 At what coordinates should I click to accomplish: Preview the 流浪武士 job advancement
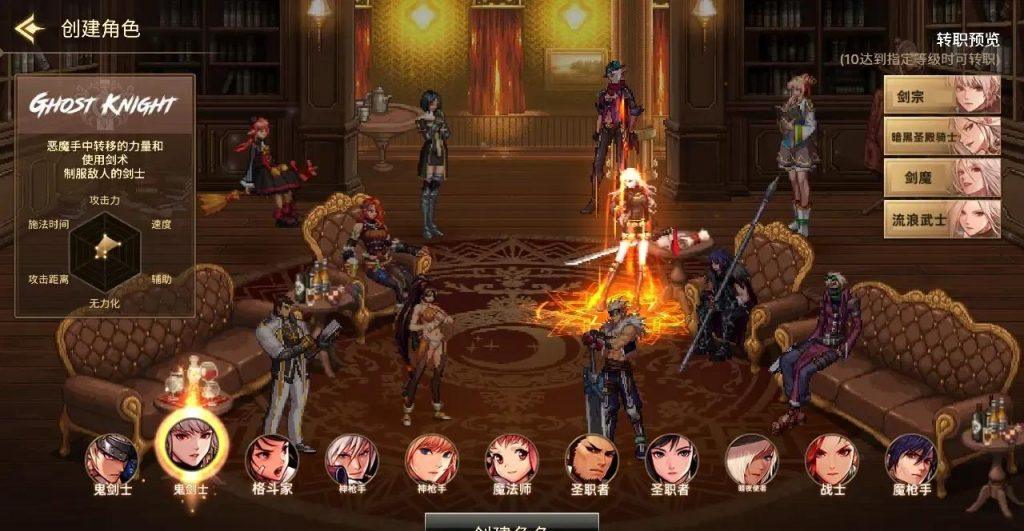click(941, 219)
